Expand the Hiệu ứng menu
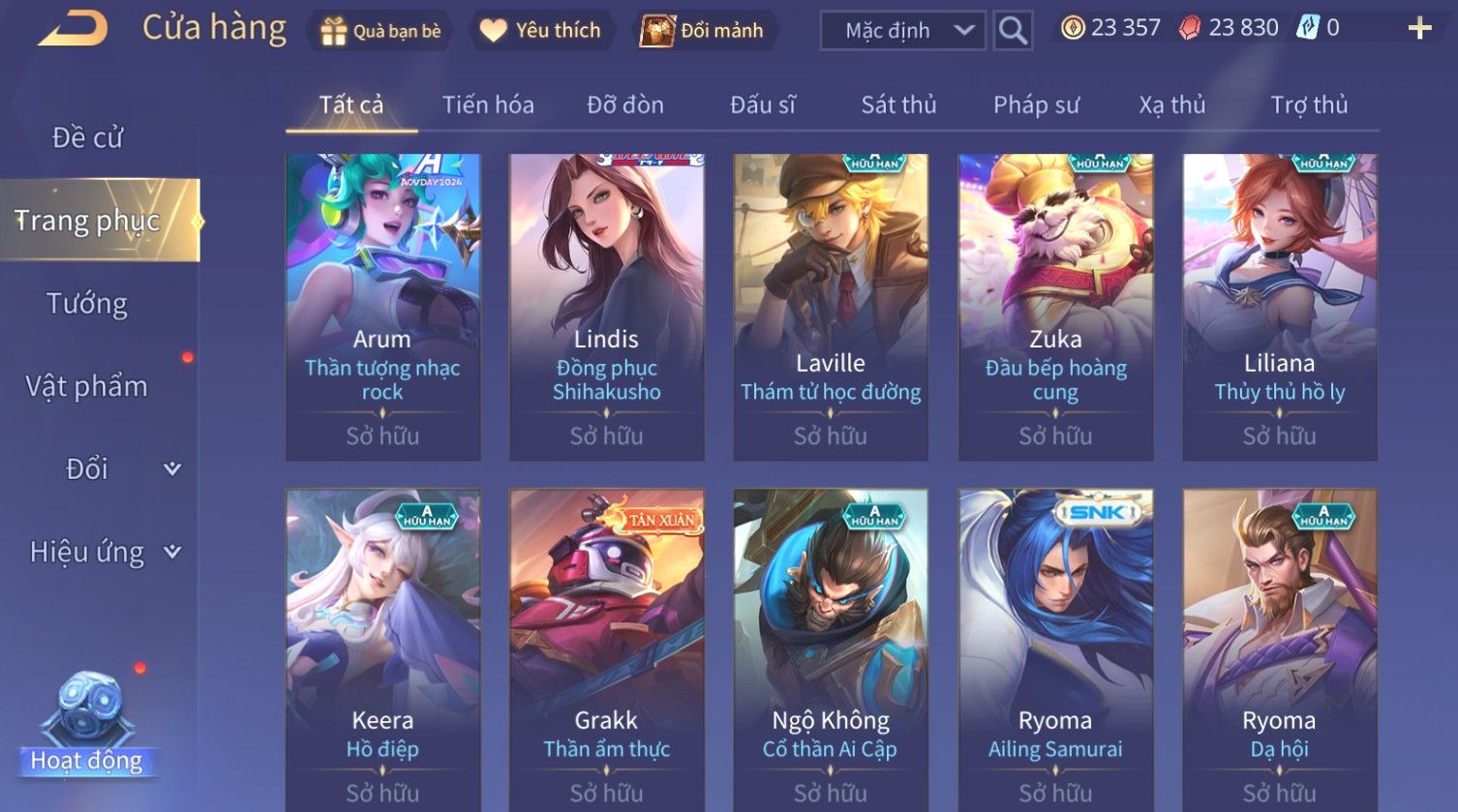The height and width of the screenshot is (812, 1458). point(105,552)
